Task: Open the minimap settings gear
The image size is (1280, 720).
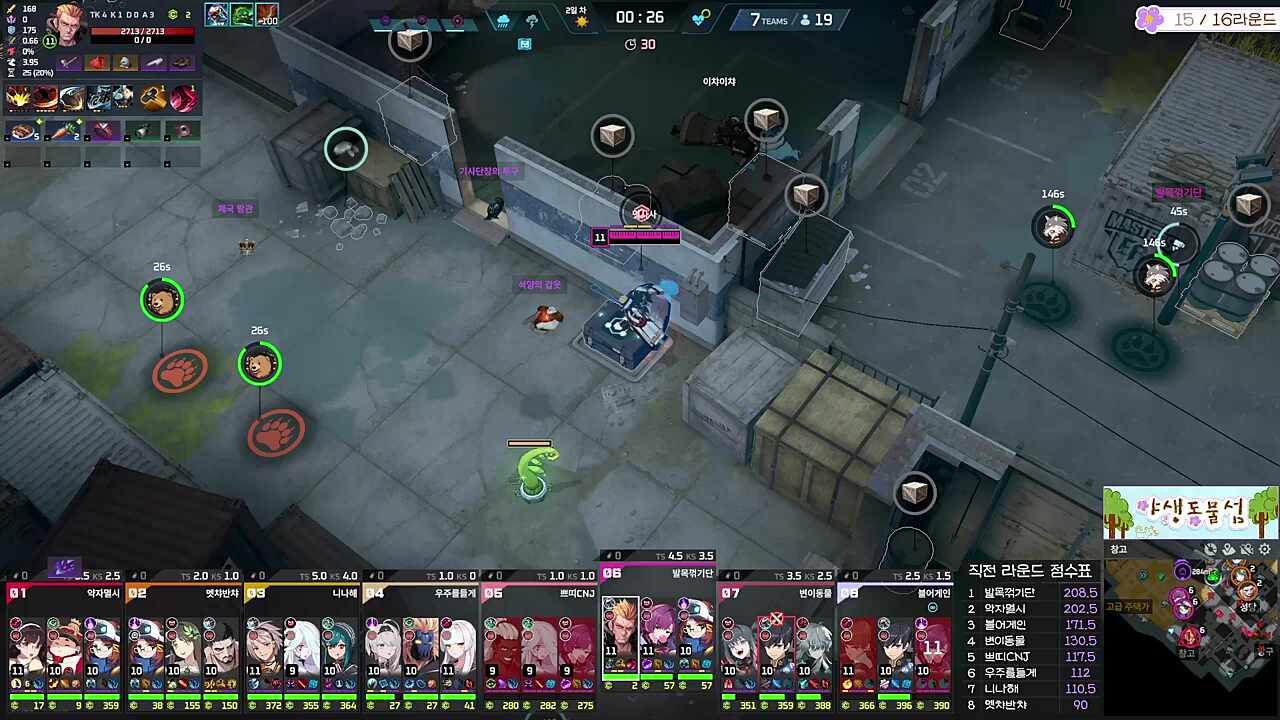Action: [1264, 549]
